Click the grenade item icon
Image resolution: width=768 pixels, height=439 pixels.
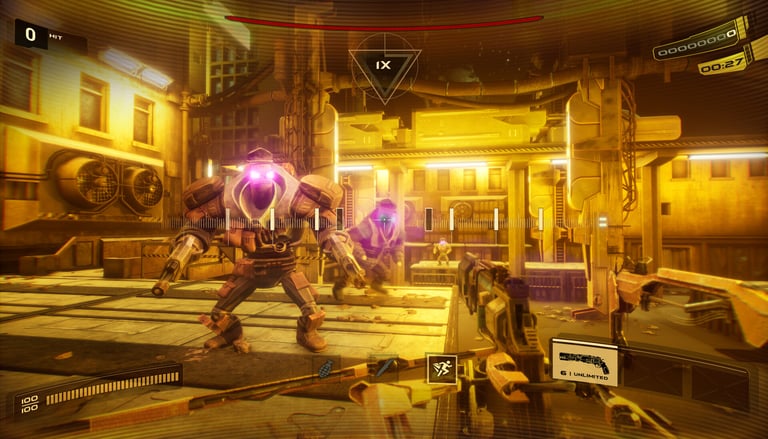pos(325,369)
